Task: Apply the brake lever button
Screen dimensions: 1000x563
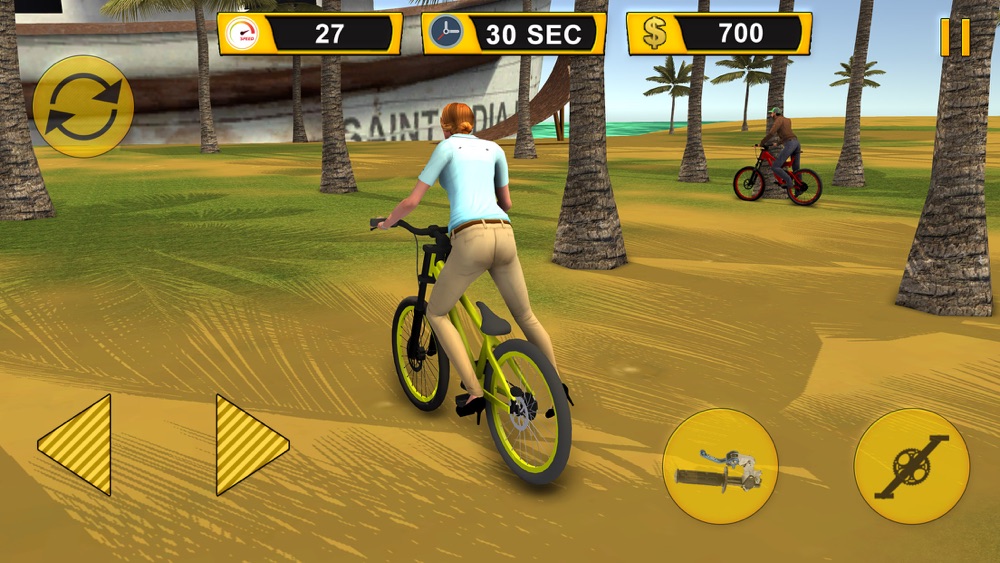Action: (720, 467)
